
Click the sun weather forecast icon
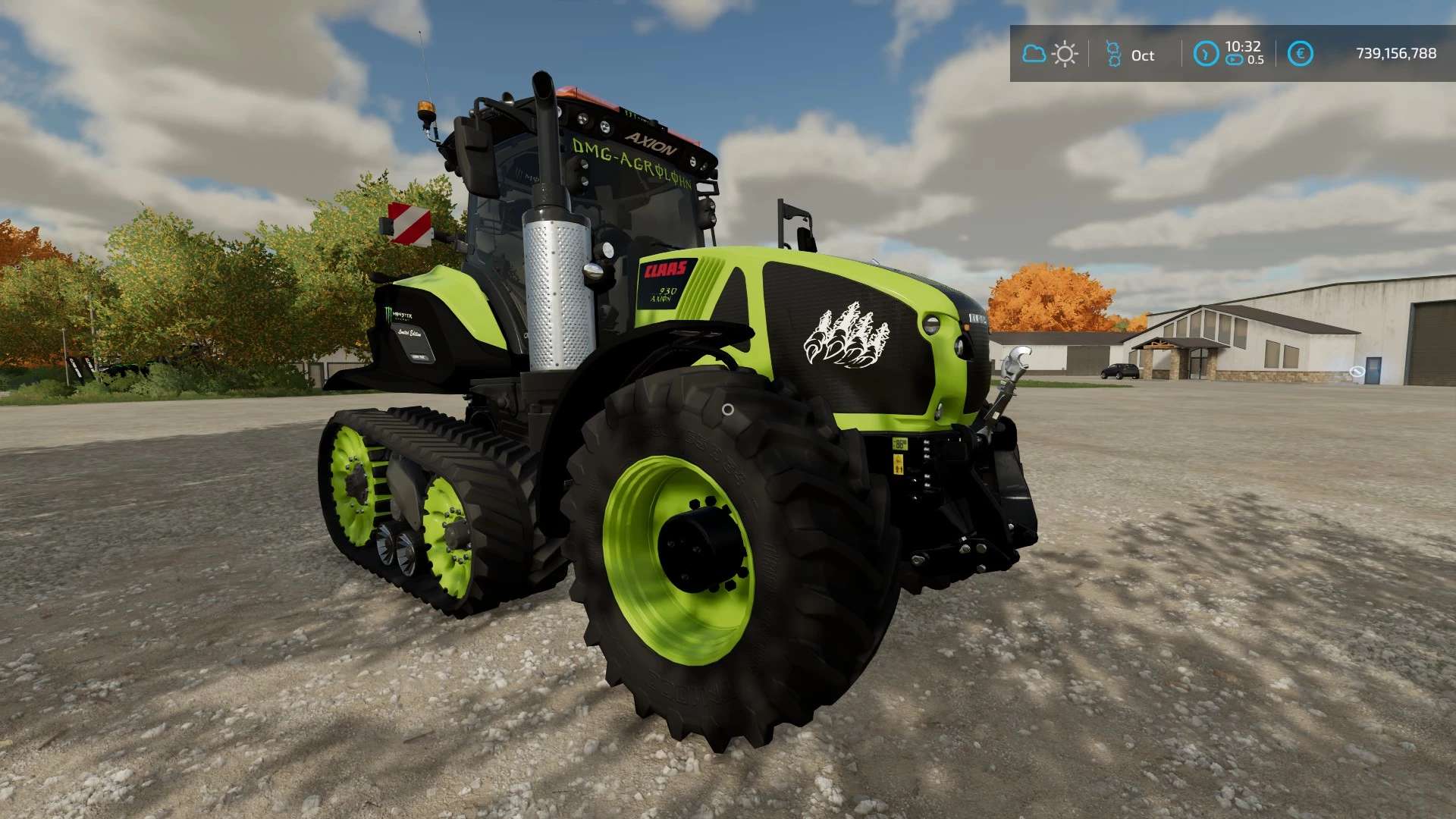1065,54
